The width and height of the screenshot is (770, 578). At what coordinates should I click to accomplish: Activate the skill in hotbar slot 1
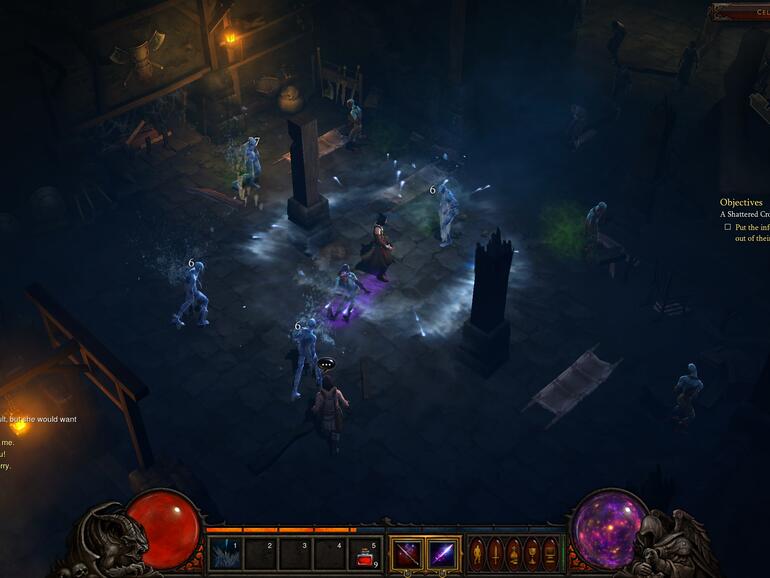pyautogui.click(x=225, y=553)
